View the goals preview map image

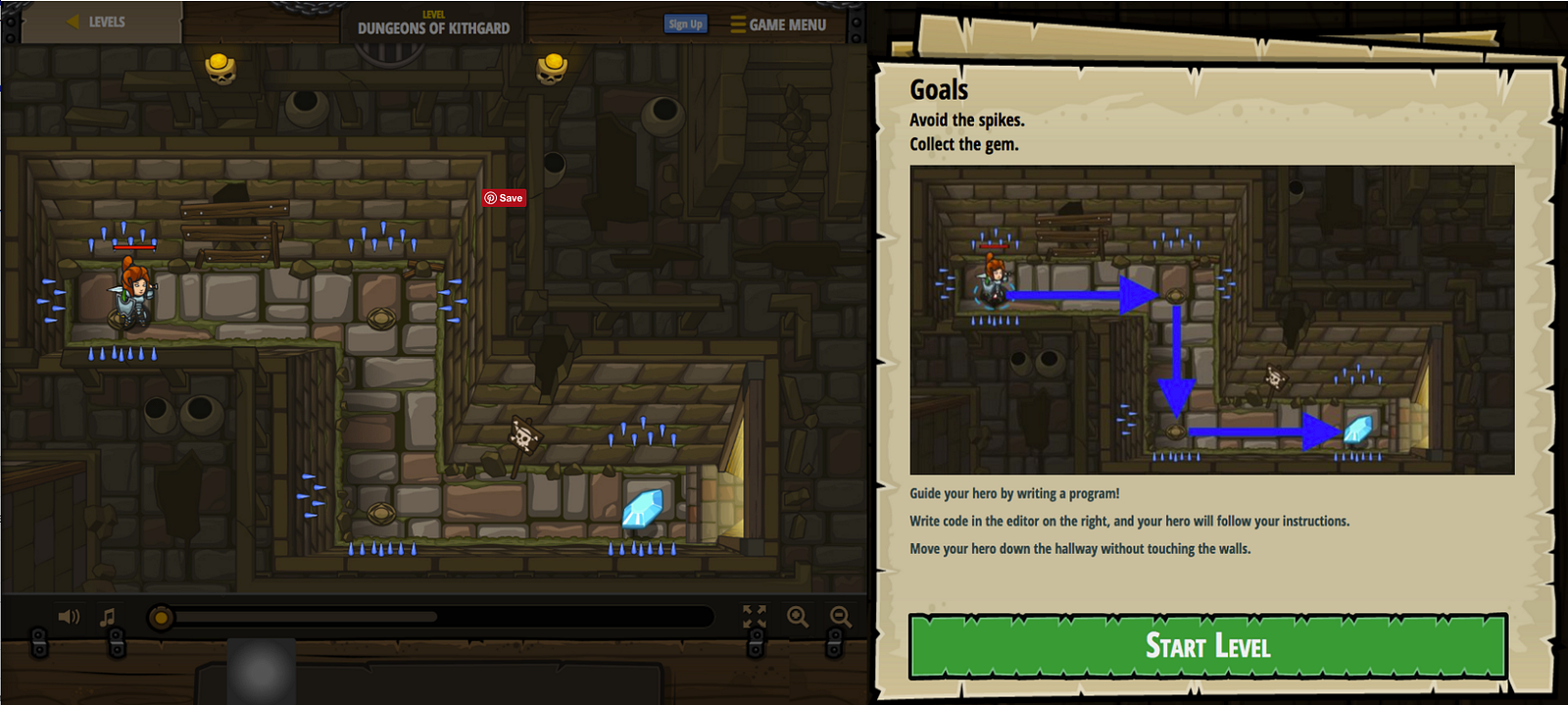coord(1211,320)
